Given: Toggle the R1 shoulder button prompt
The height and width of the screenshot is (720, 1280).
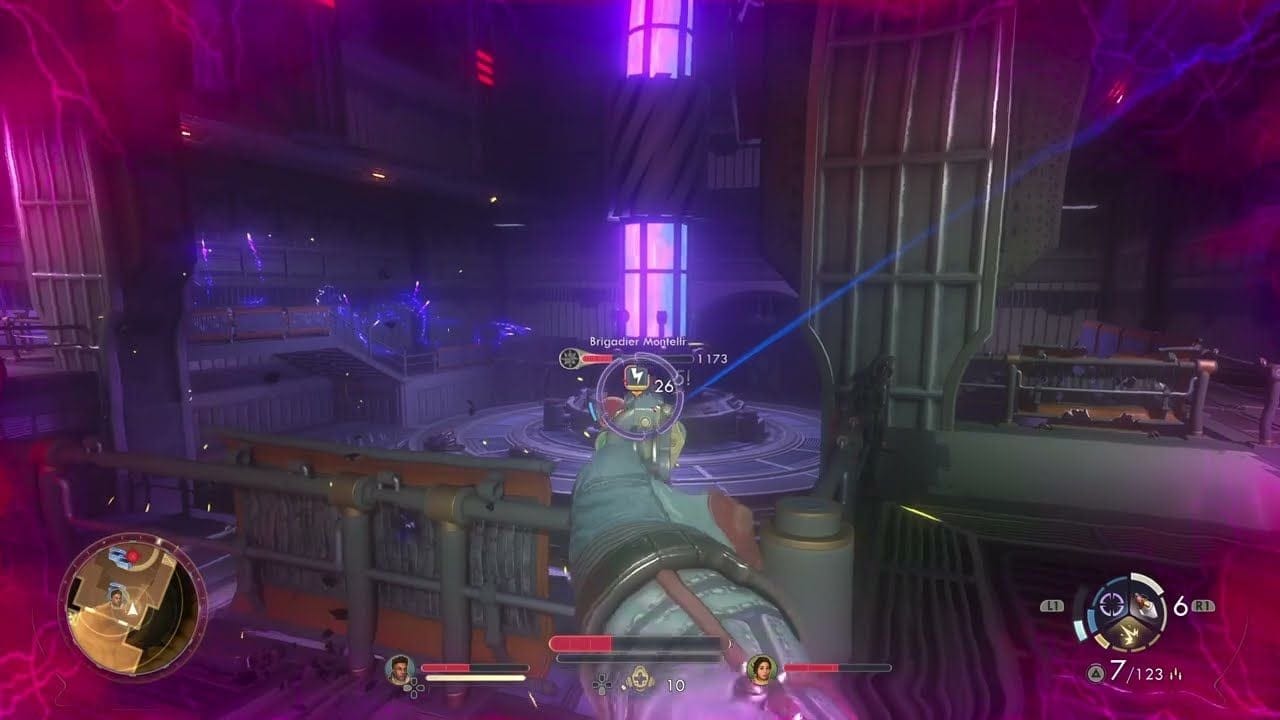Looking at the screenshot, I should (x=1203, y=605).
